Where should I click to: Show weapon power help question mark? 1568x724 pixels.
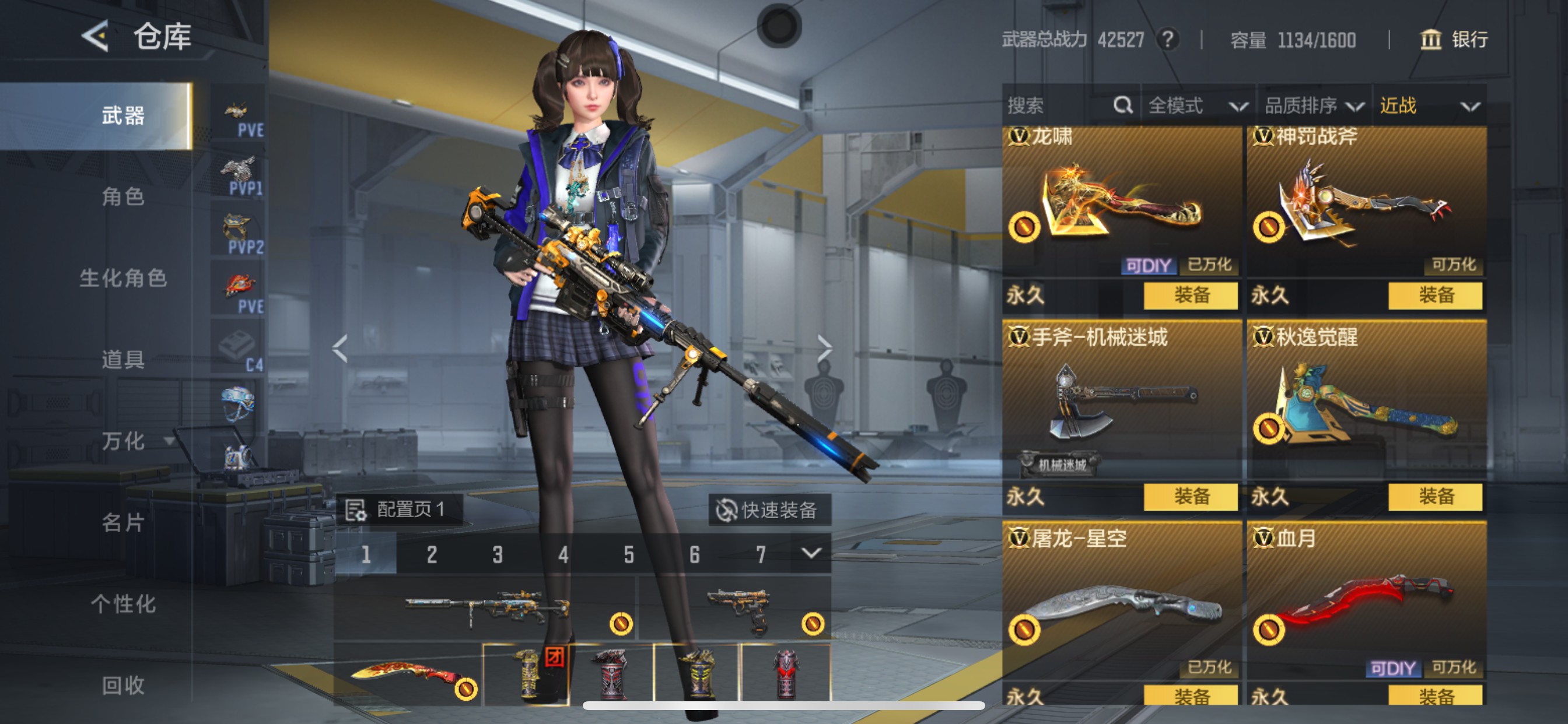pyautogui.click(x=1167, y=40)
